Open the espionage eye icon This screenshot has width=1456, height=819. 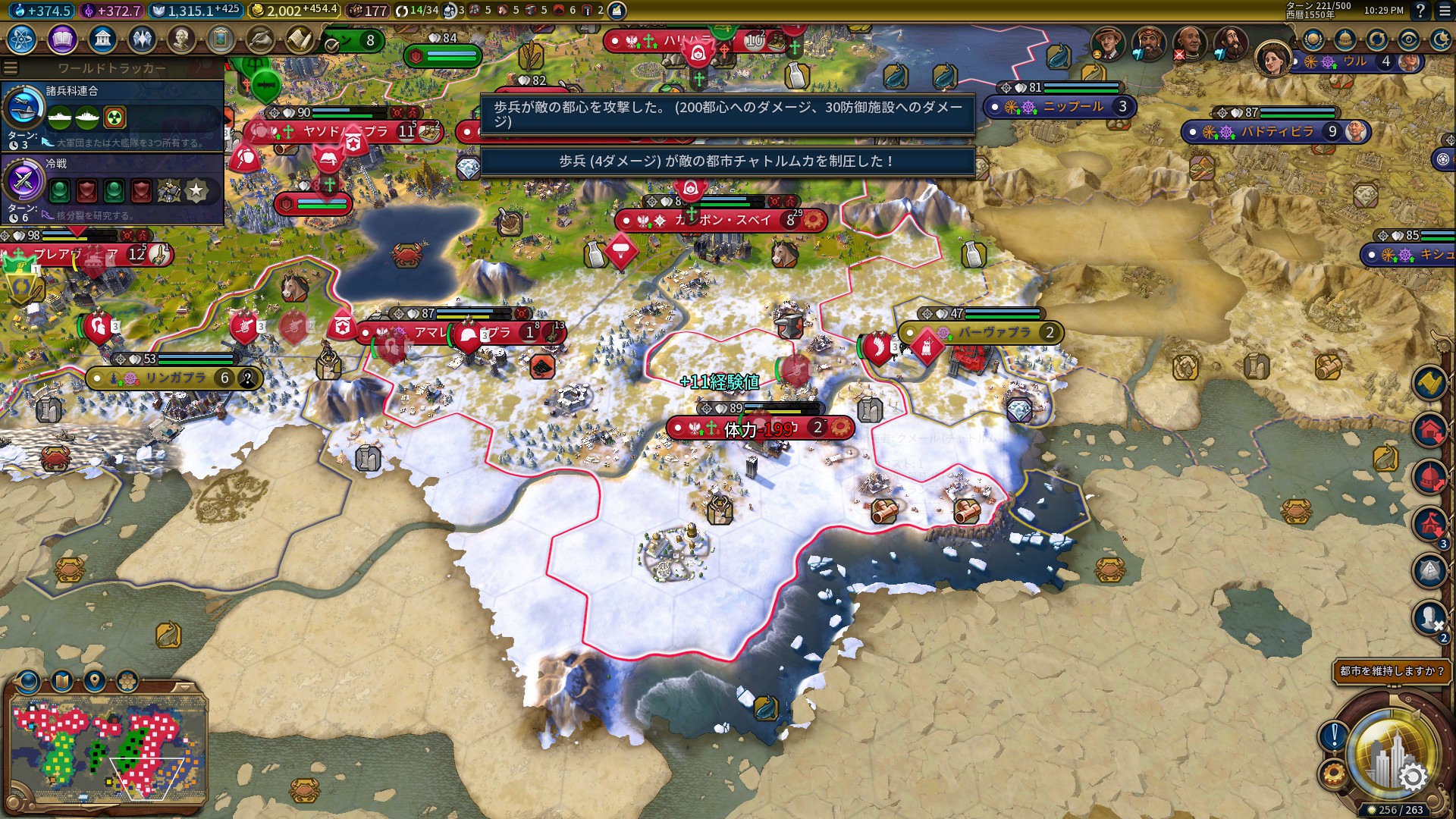click(x=1409, y=39)
